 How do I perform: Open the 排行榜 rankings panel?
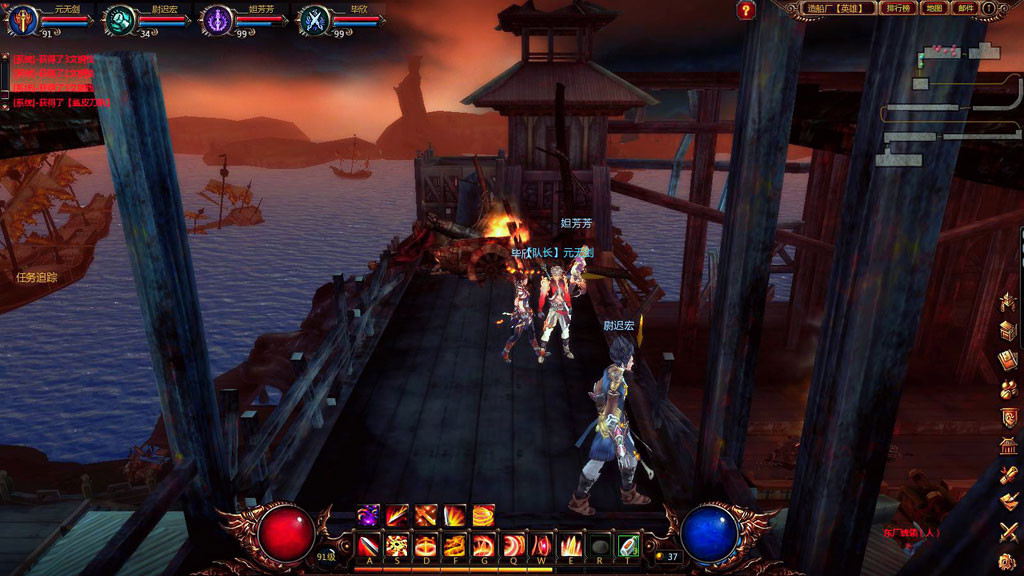pyautogui.click(x=897, y=9)
